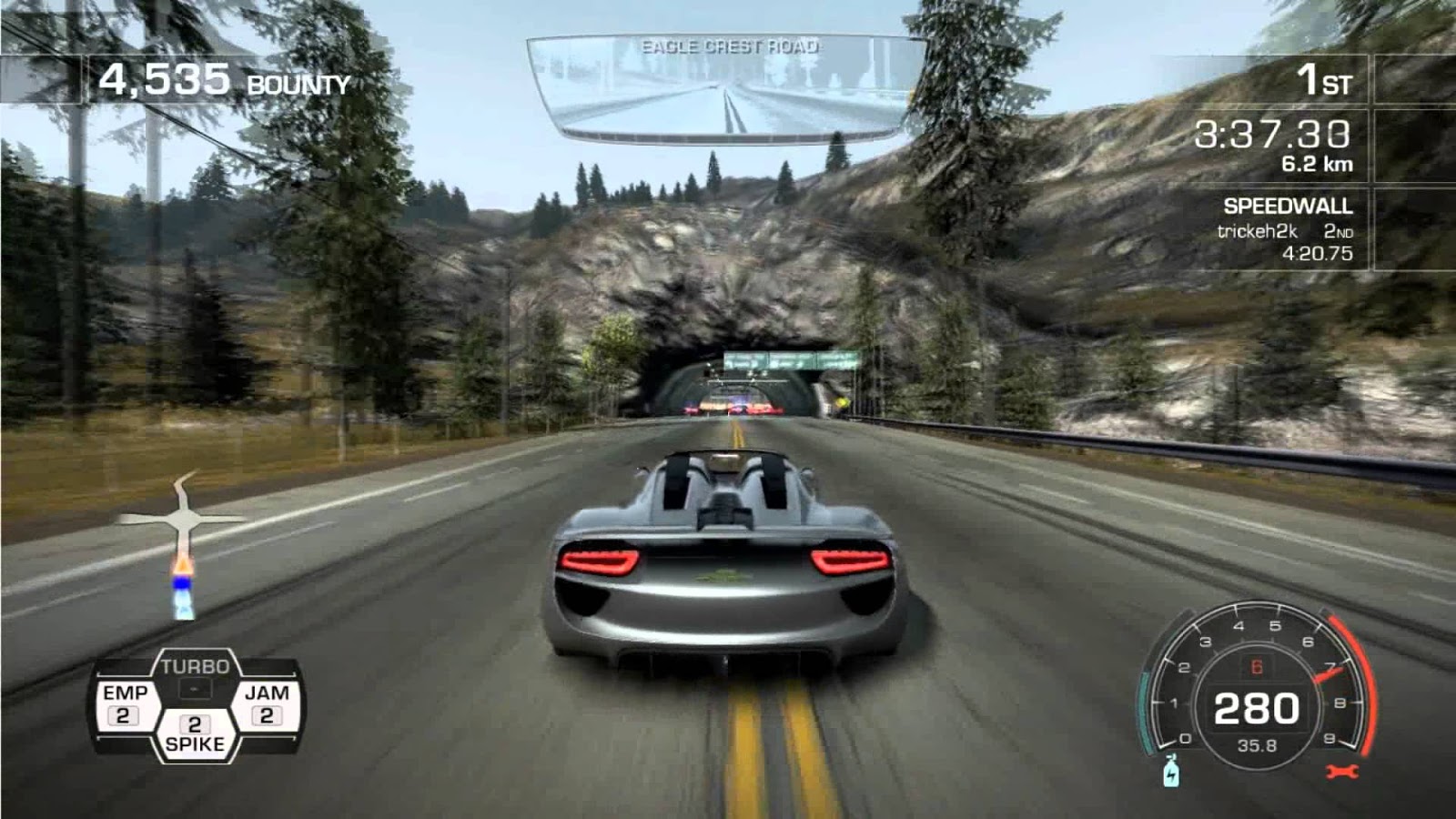Viewport: 1456px width, 819px height.
Task: Open the Speedwall rival panel
Action: (1285, 229)
